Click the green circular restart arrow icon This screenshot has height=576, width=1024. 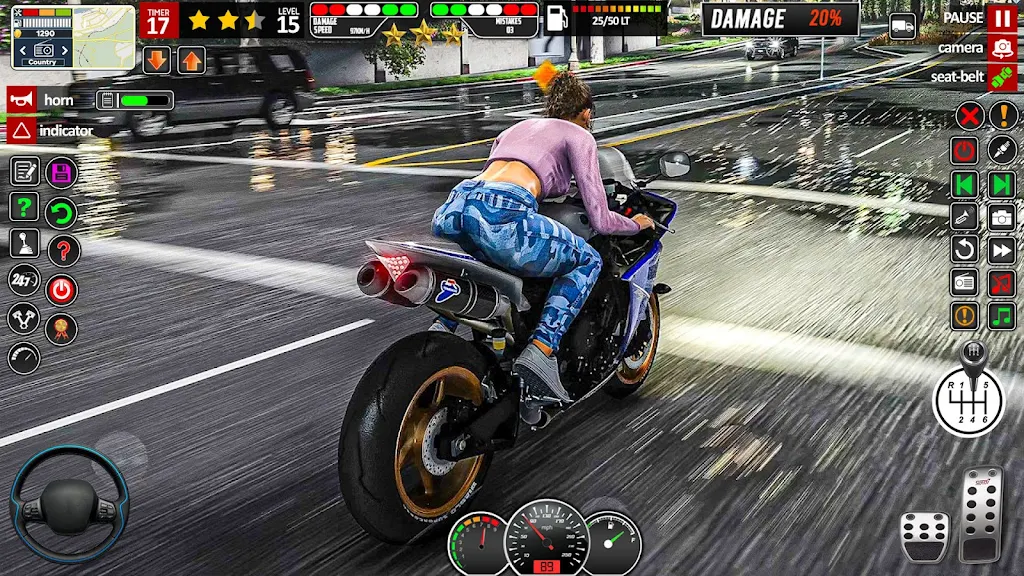click(x=62, y=212)
